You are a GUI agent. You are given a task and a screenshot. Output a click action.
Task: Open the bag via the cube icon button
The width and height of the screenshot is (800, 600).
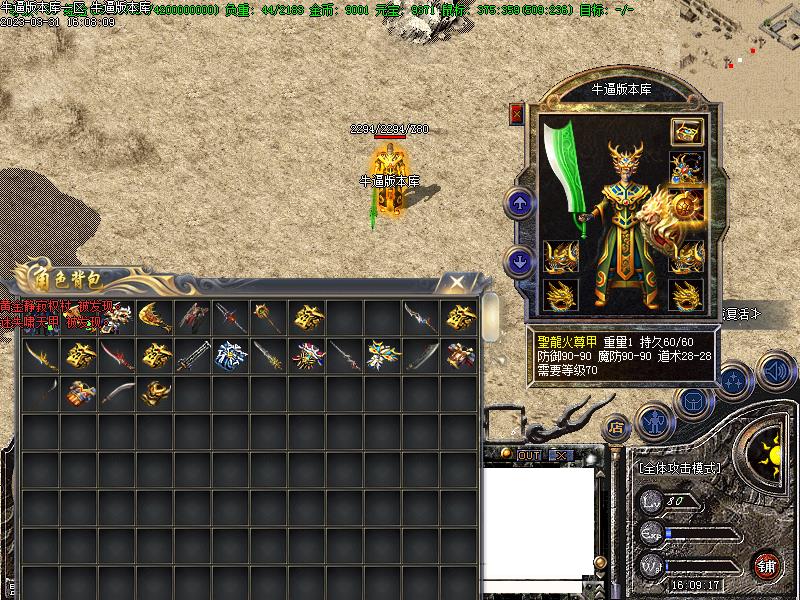coord(692,402)
